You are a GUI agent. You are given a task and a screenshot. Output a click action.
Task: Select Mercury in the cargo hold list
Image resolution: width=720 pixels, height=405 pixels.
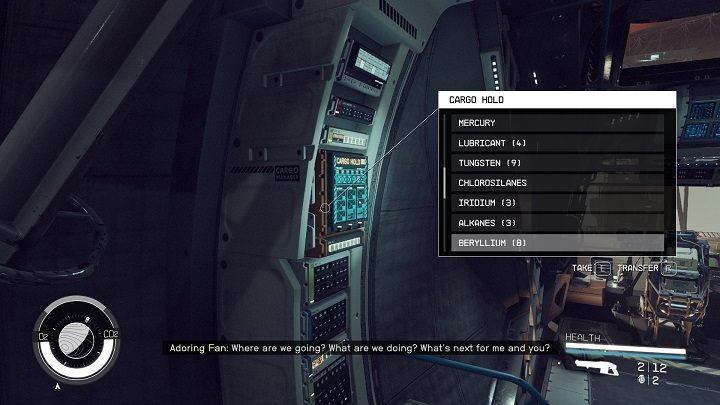tap(557, 123)
